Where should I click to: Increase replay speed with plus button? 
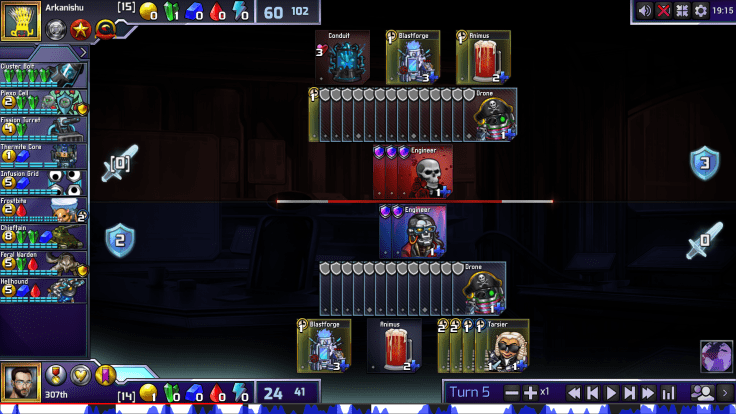click(531, 393)
